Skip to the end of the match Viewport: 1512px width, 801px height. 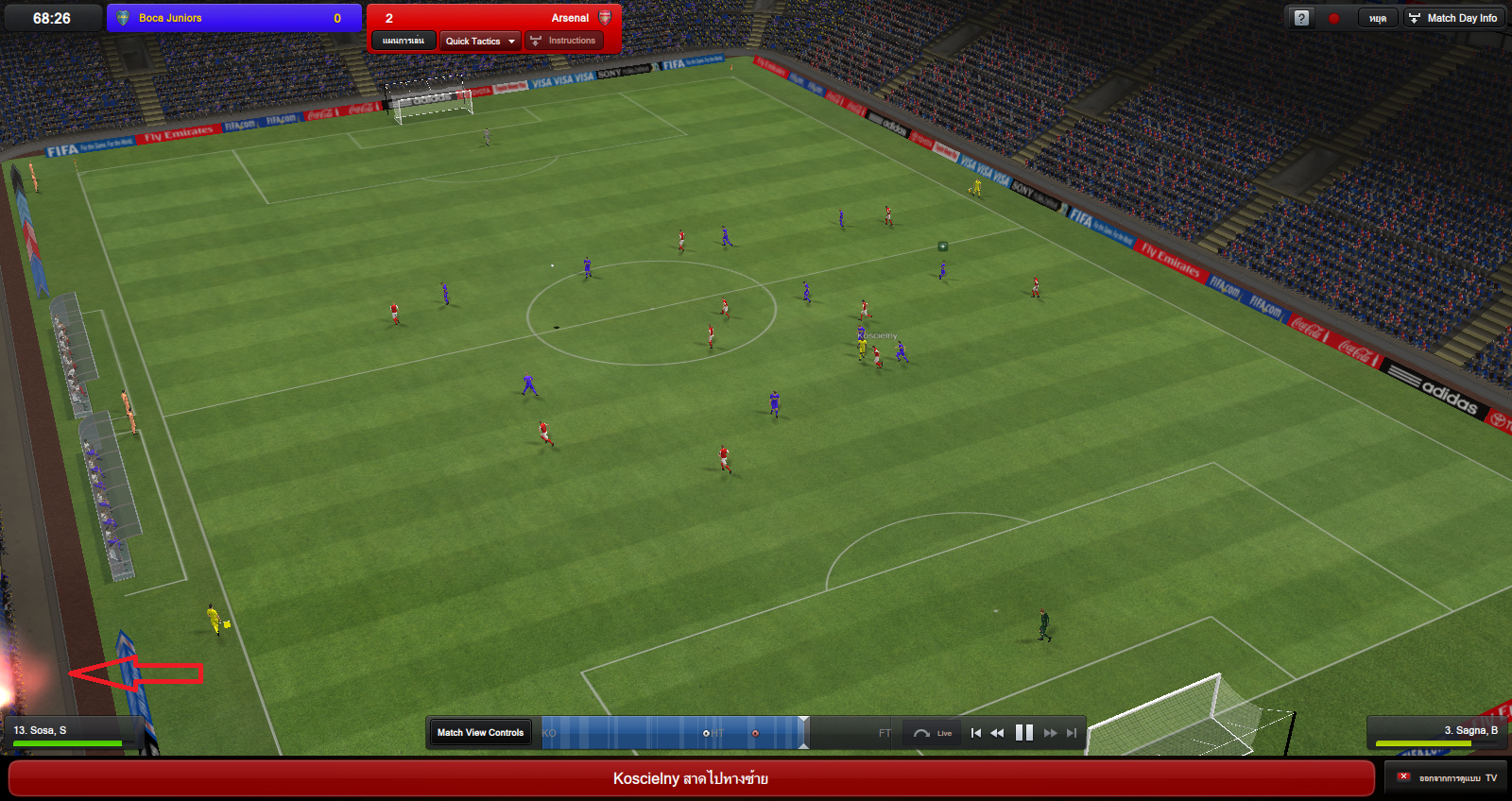(1072, 733)
